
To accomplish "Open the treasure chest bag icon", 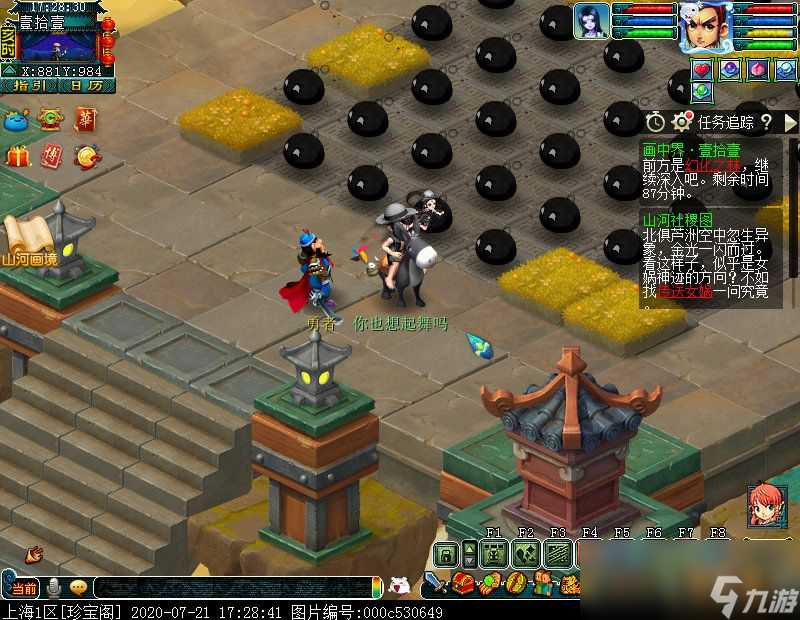I will tap(462, 583).
